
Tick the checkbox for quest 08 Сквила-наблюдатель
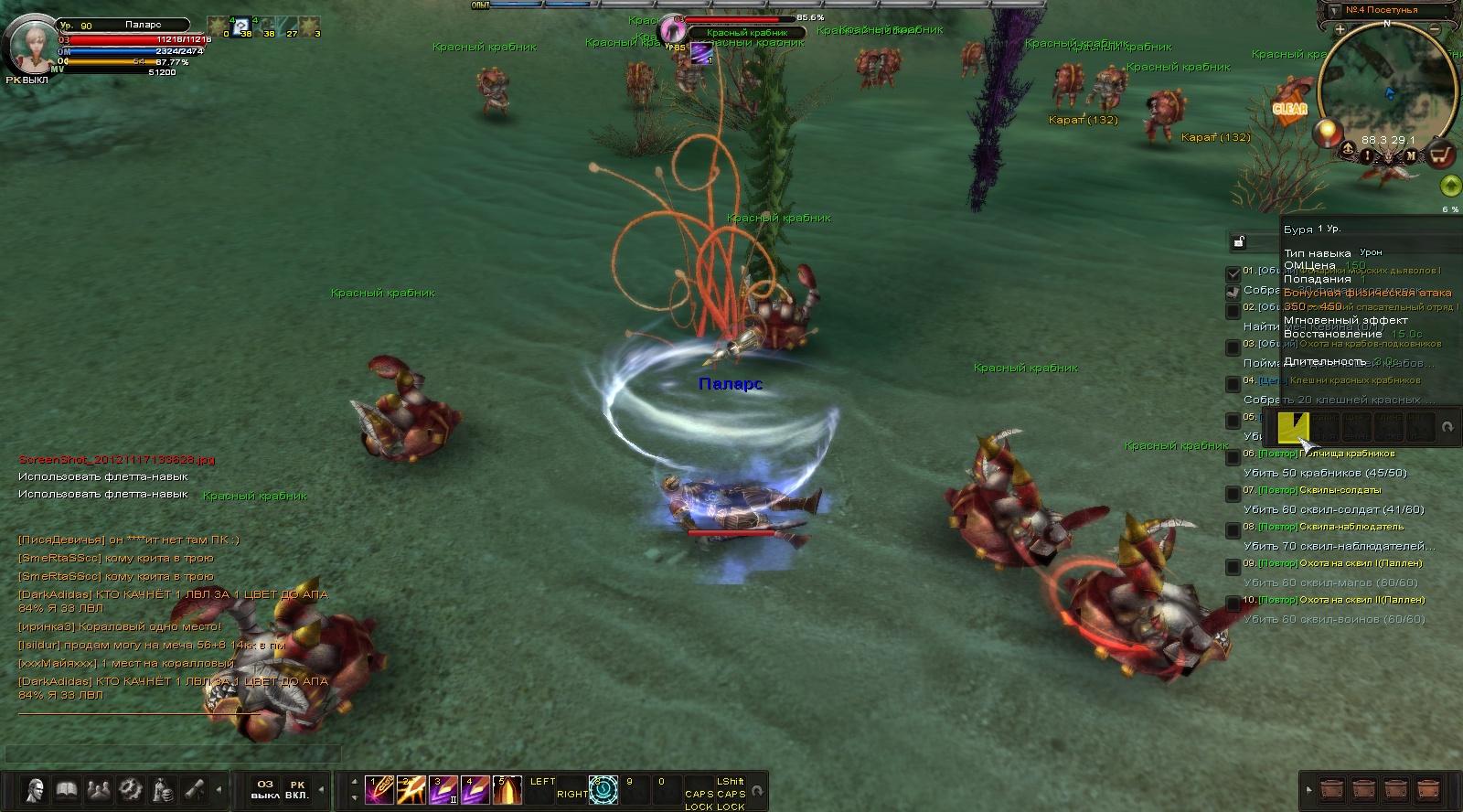[1233, 529]
